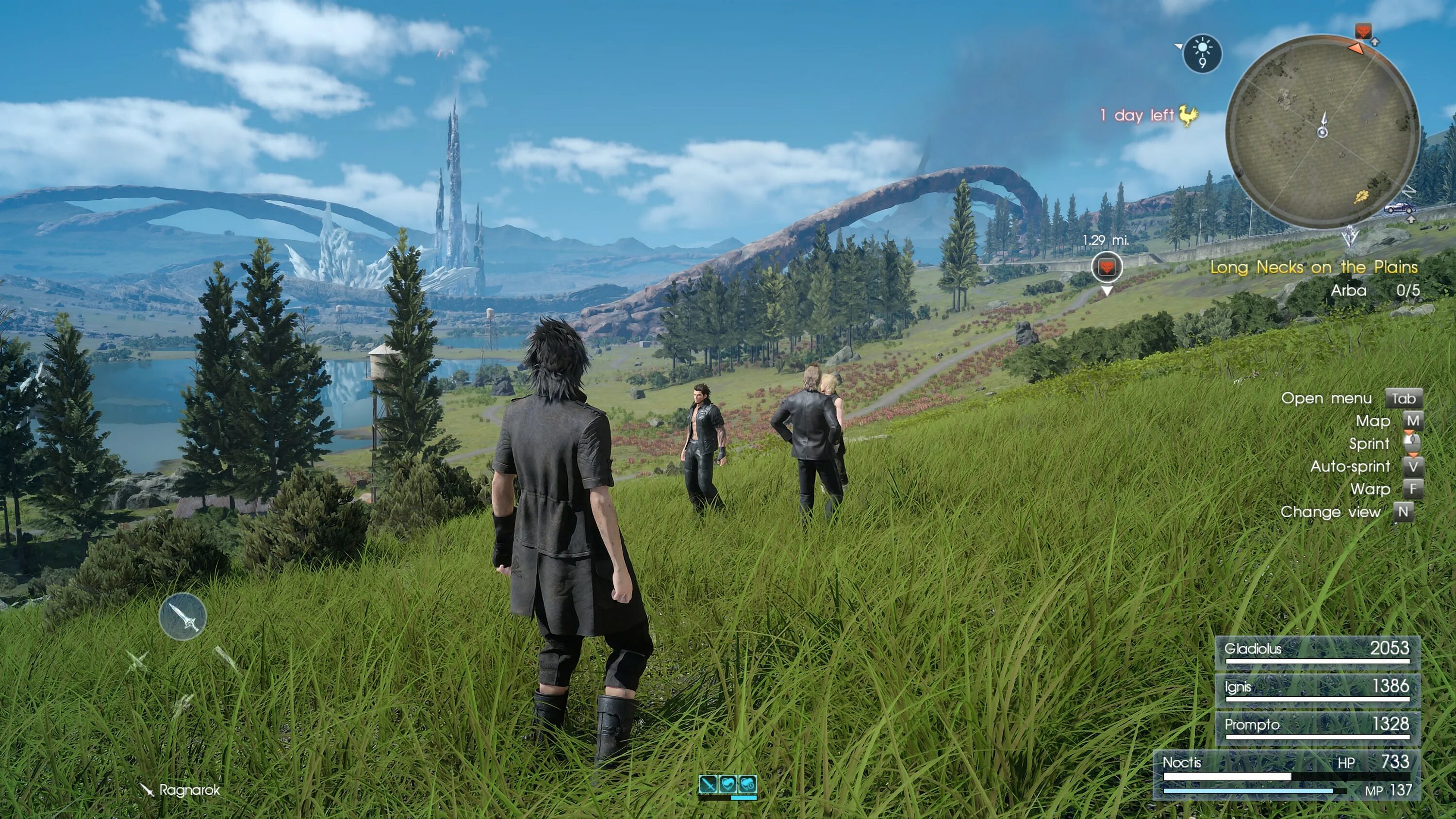This screenshot has width=1456, height=819.
Task: Open the Long Necks on the Plains quest
Action: point(1314,267)
